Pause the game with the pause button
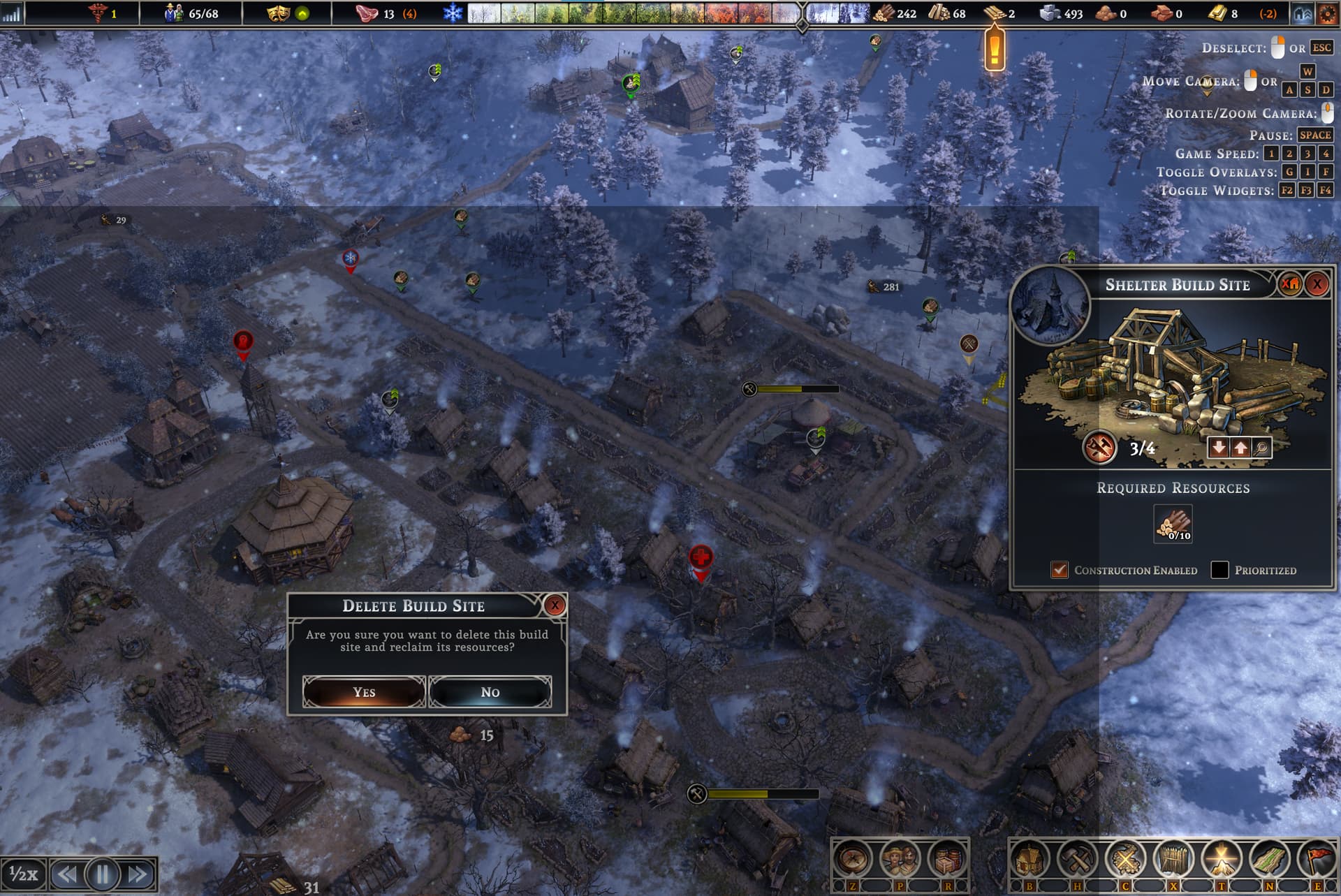This screenshot has width=1341, height=896. (x=103, y=874)
